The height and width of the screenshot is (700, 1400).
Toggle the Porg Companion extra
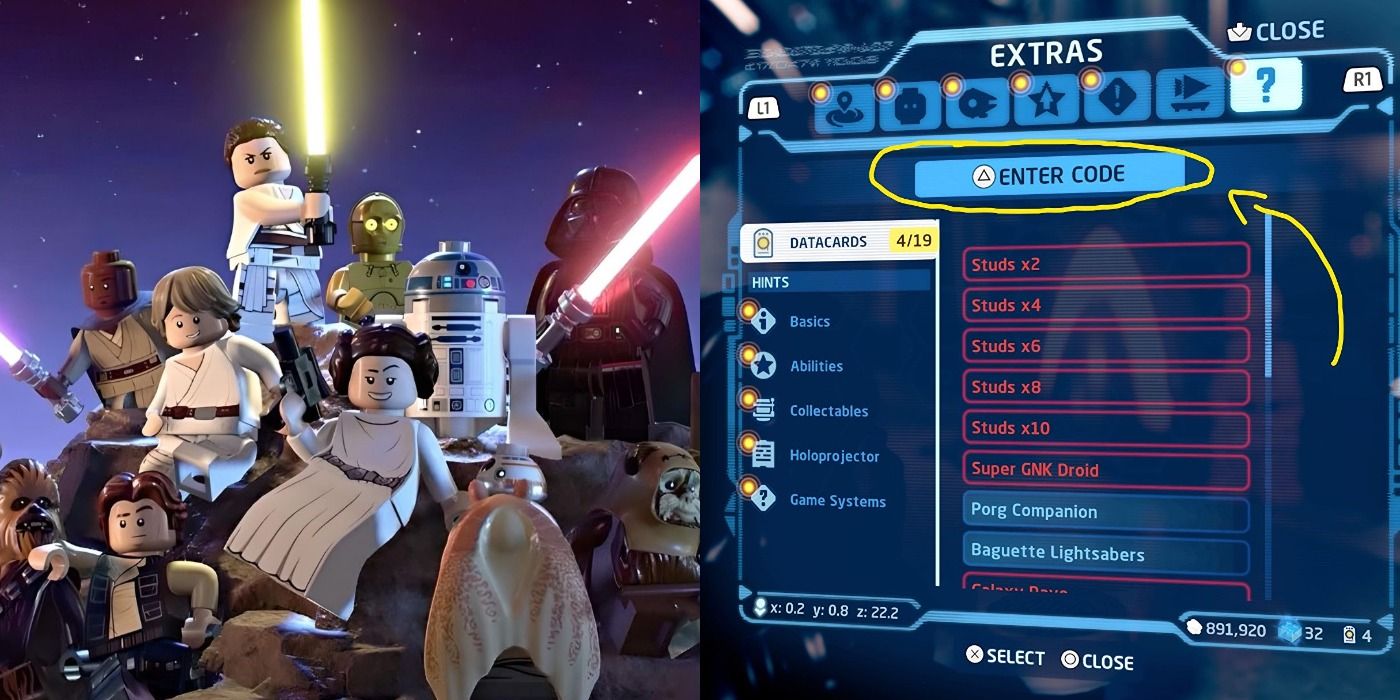tap(1106, 511)
